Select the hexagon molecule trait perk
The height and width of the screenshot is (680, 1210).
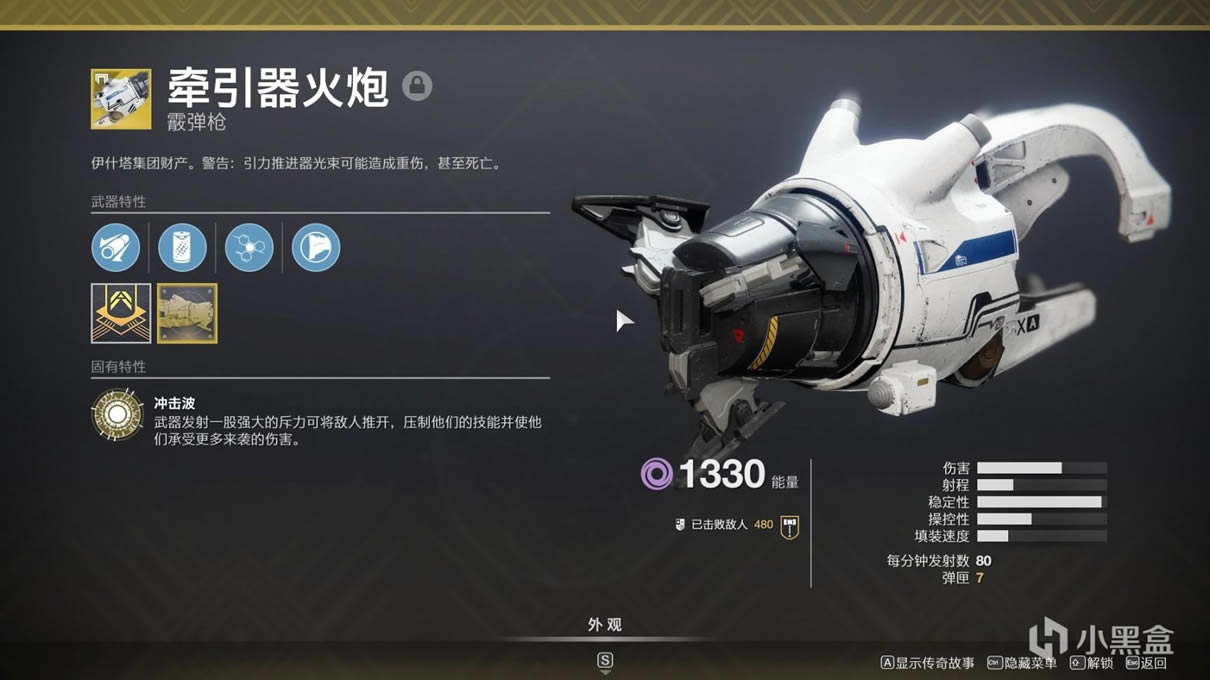pyautogui.click(x=249, y=247)
